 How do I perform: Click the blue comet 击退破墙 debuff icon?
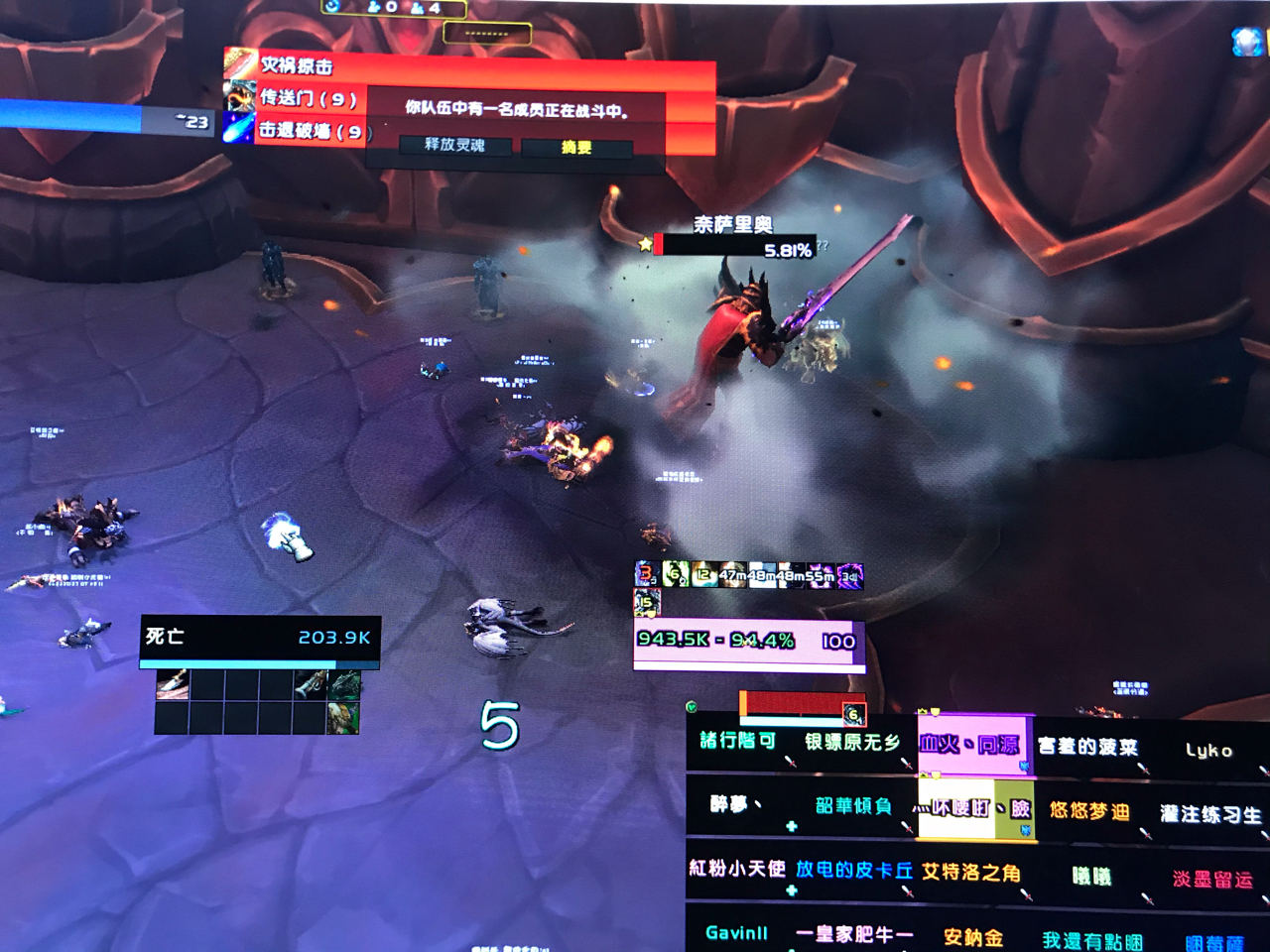click(x=237, y=127)
